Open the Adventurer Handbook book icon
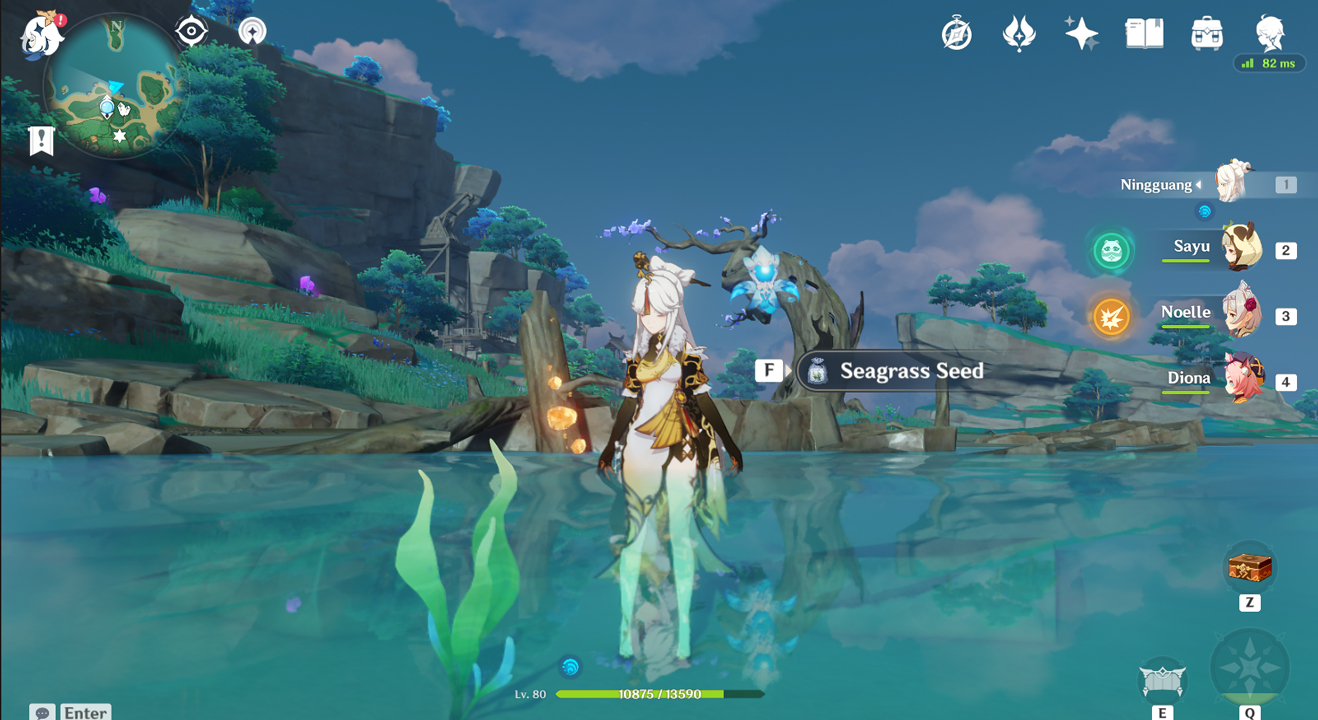The height and width of the screenshot is (720, 1318). click(1144, 34)
